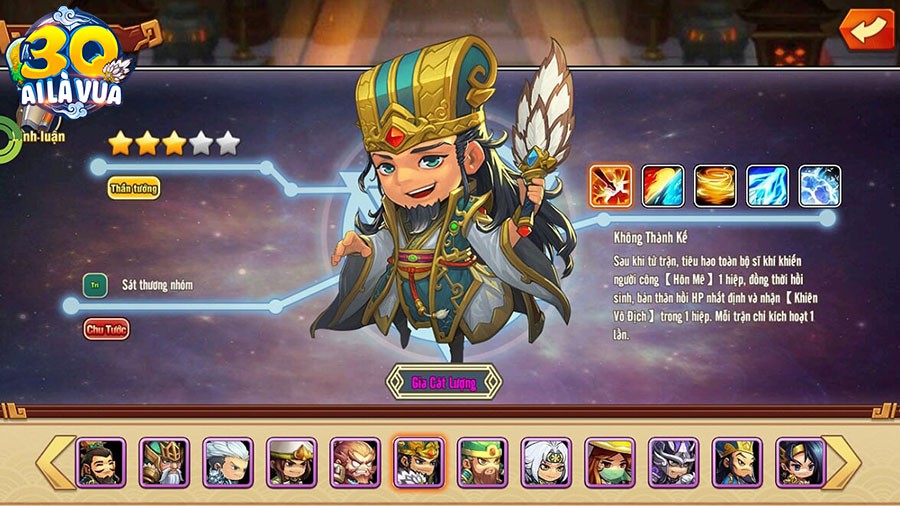Image resolution: width=900 pixels, height=506 pixels.
Task: Show the previous heroes with left arrow
Action: (x=55, y=462)
